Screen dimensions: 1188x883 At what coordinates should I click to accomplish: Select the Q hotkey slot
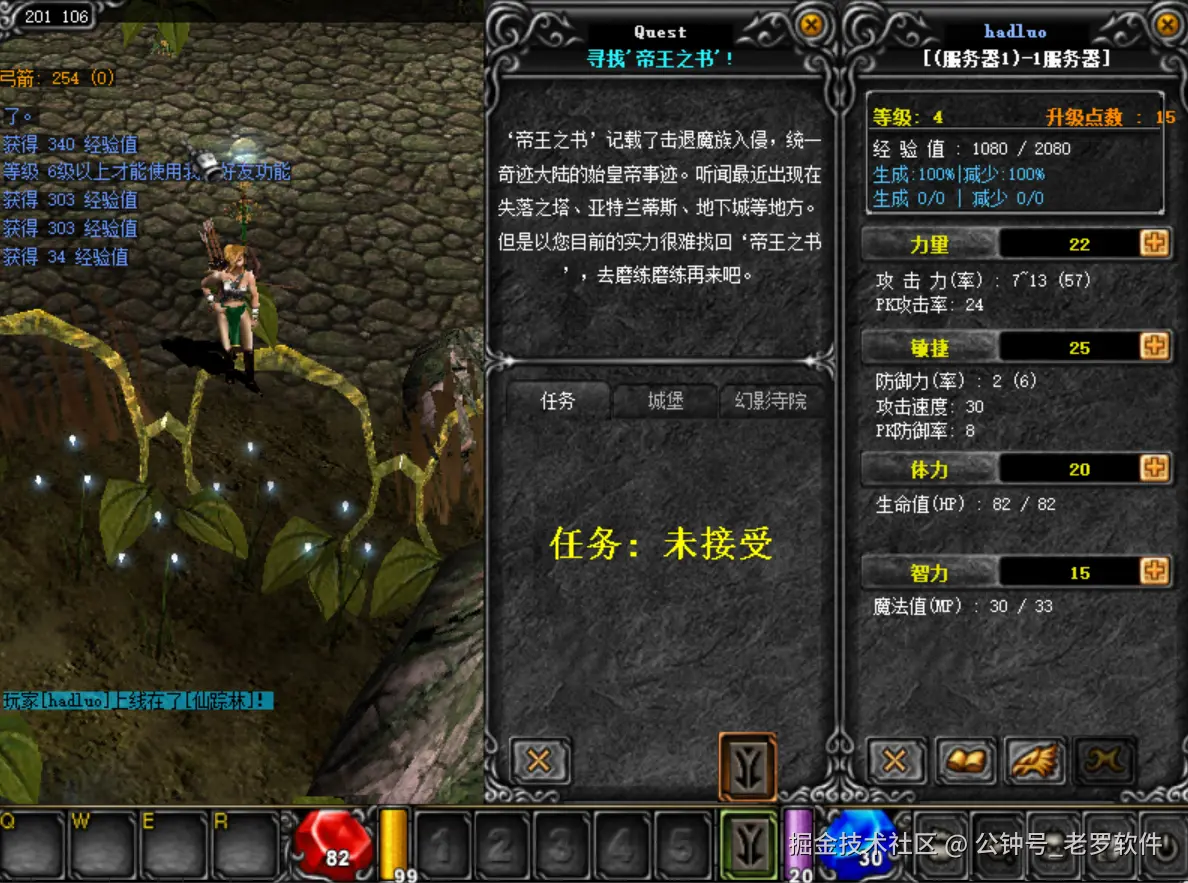click(x=30, y=844)
